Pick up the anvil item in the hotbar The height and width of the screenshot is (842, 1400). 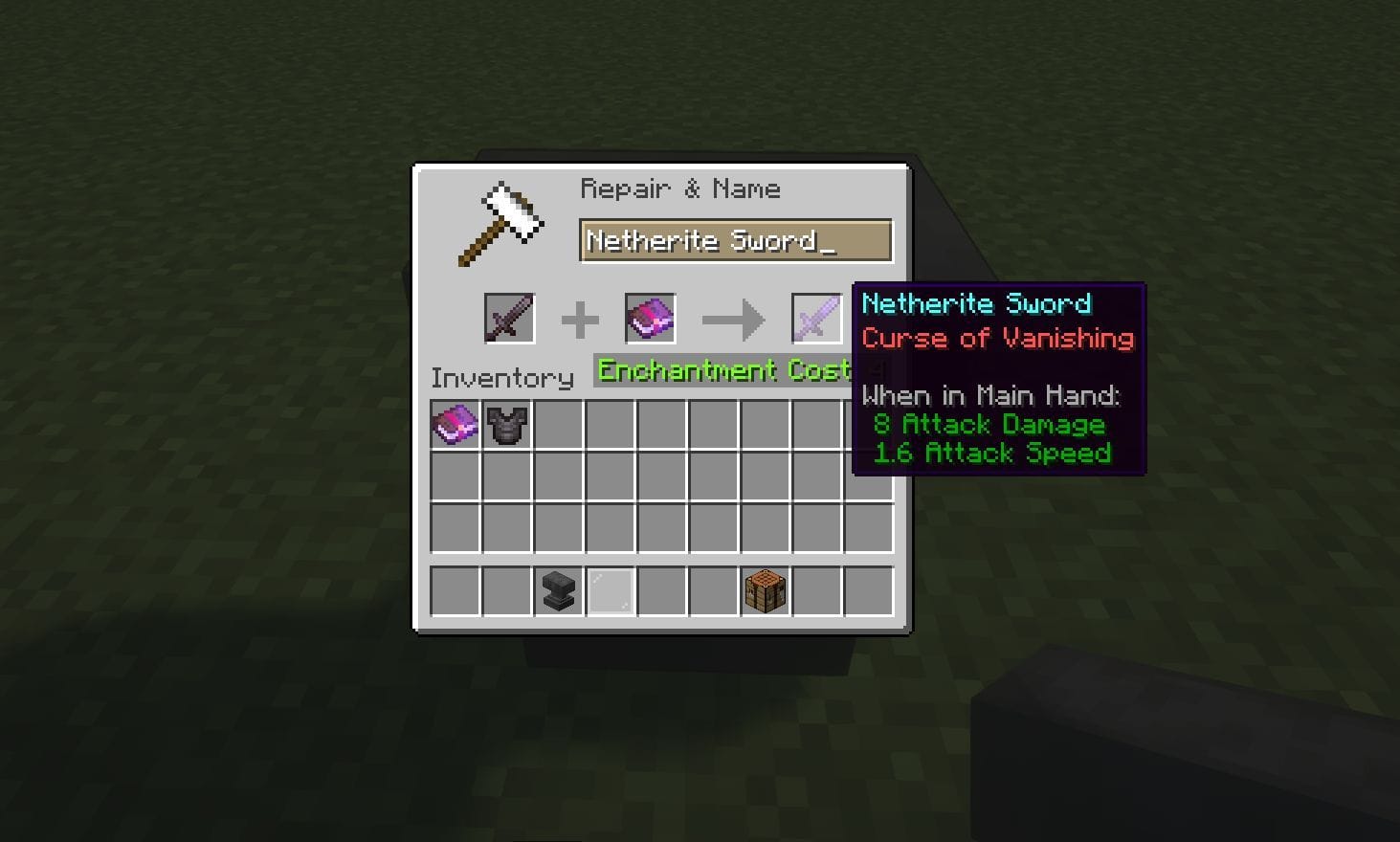pyautogui.click(x=559, y=590)
